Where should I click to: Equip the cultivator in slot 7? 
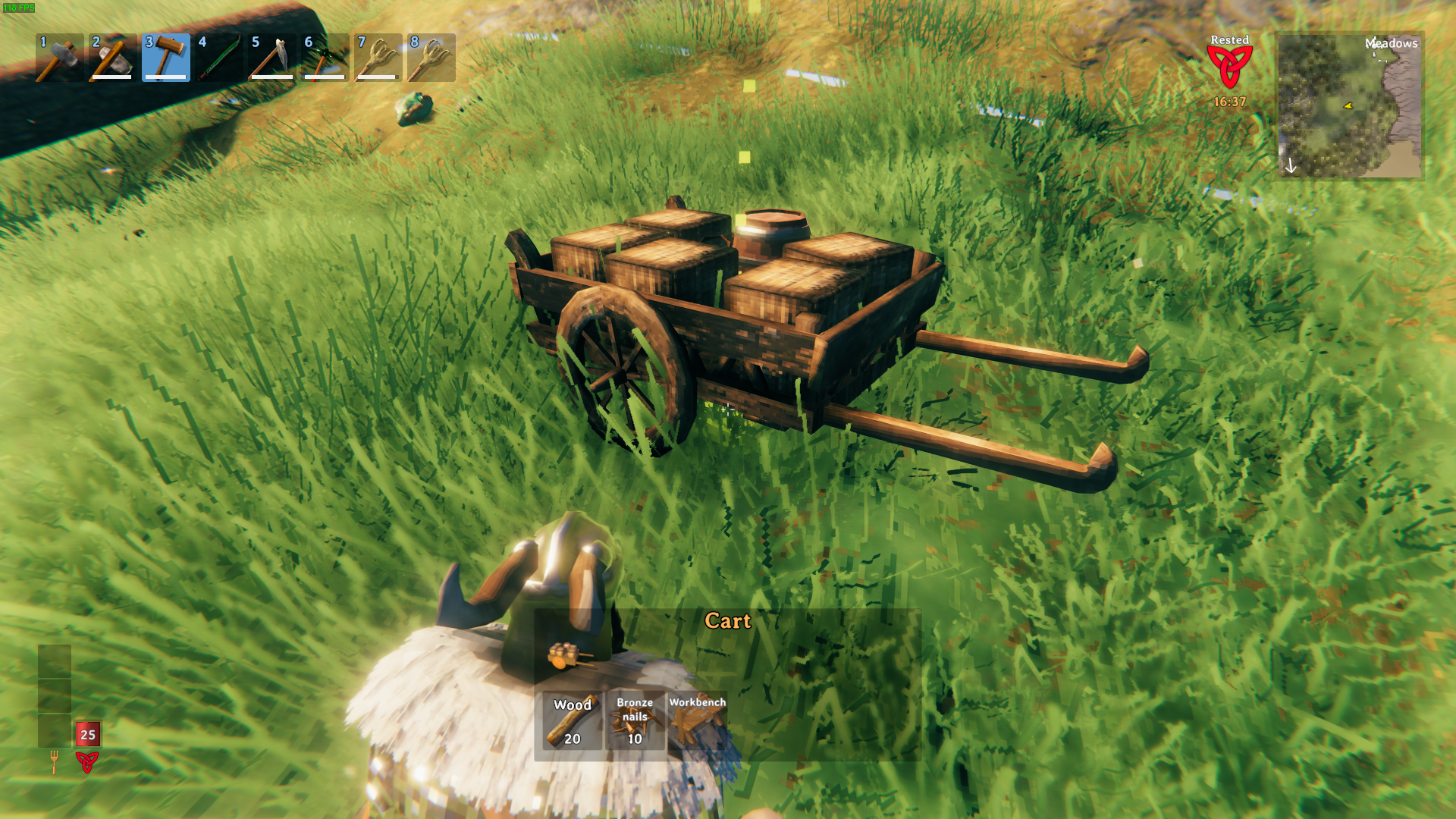(378, 58)
